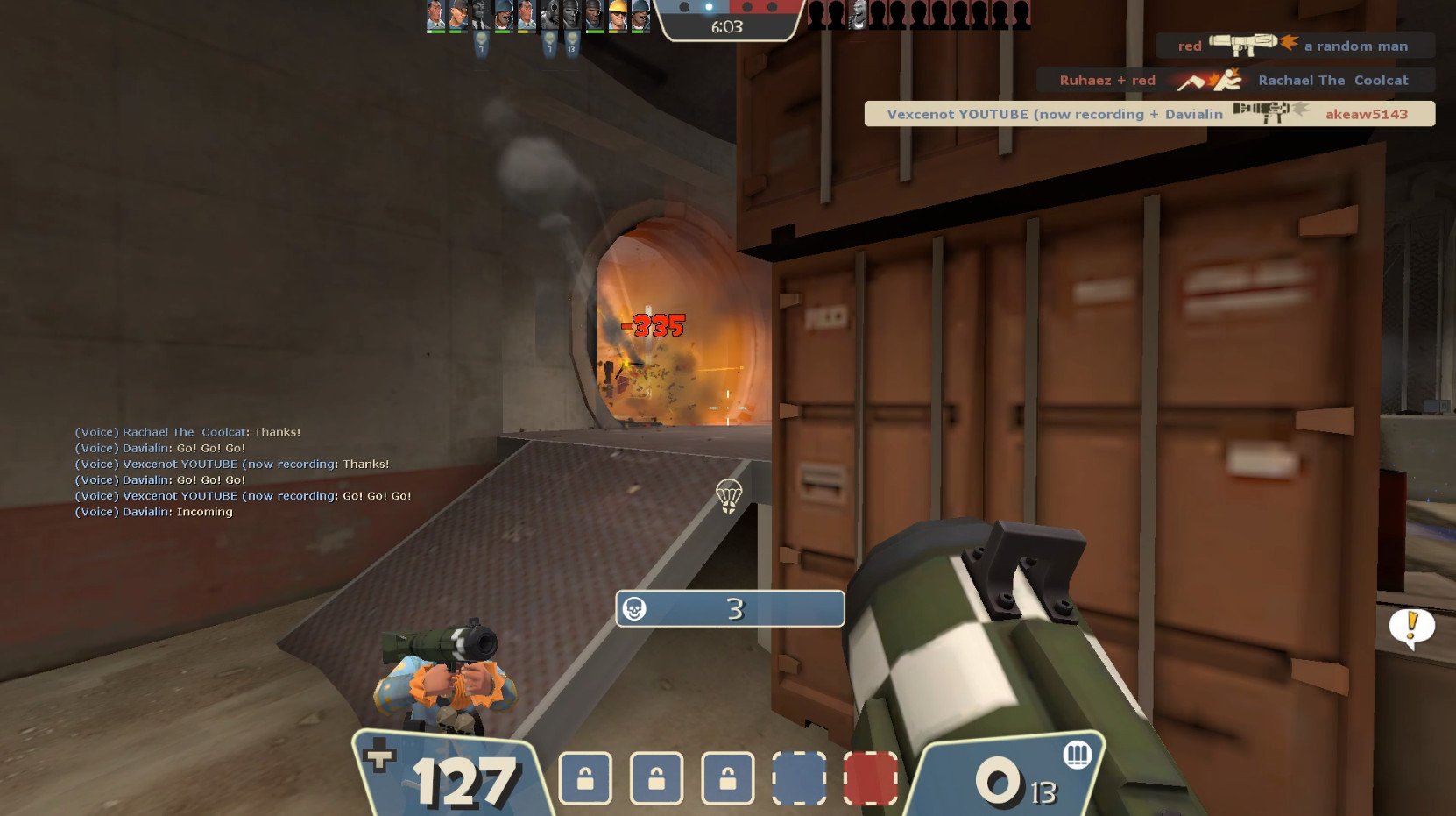1456x816 pixels.
Task: Click the ammo grid icon near the reserve count
Action: (1079, 755)
